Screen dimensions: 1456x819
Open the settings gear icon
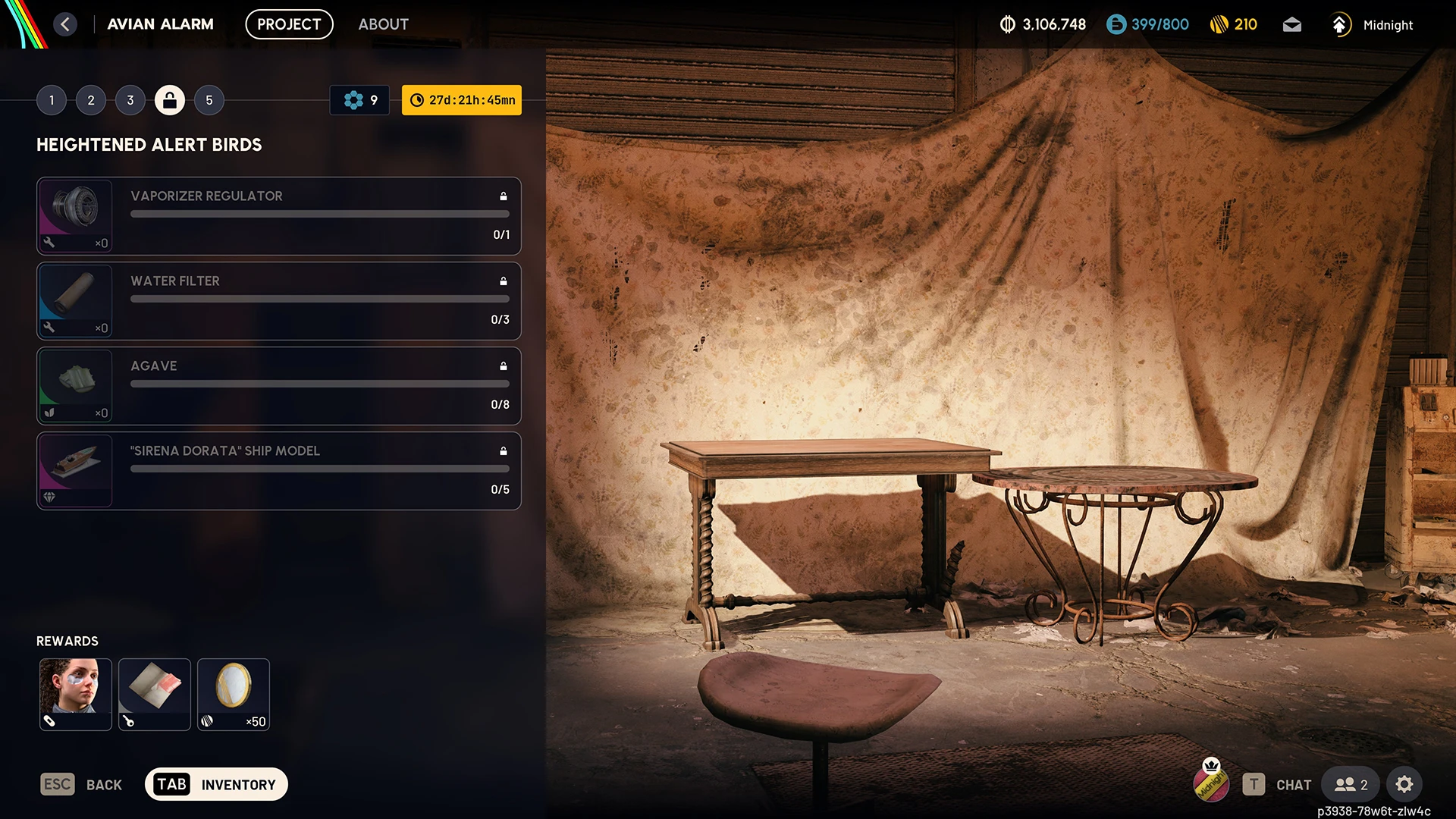(1405, 784)
